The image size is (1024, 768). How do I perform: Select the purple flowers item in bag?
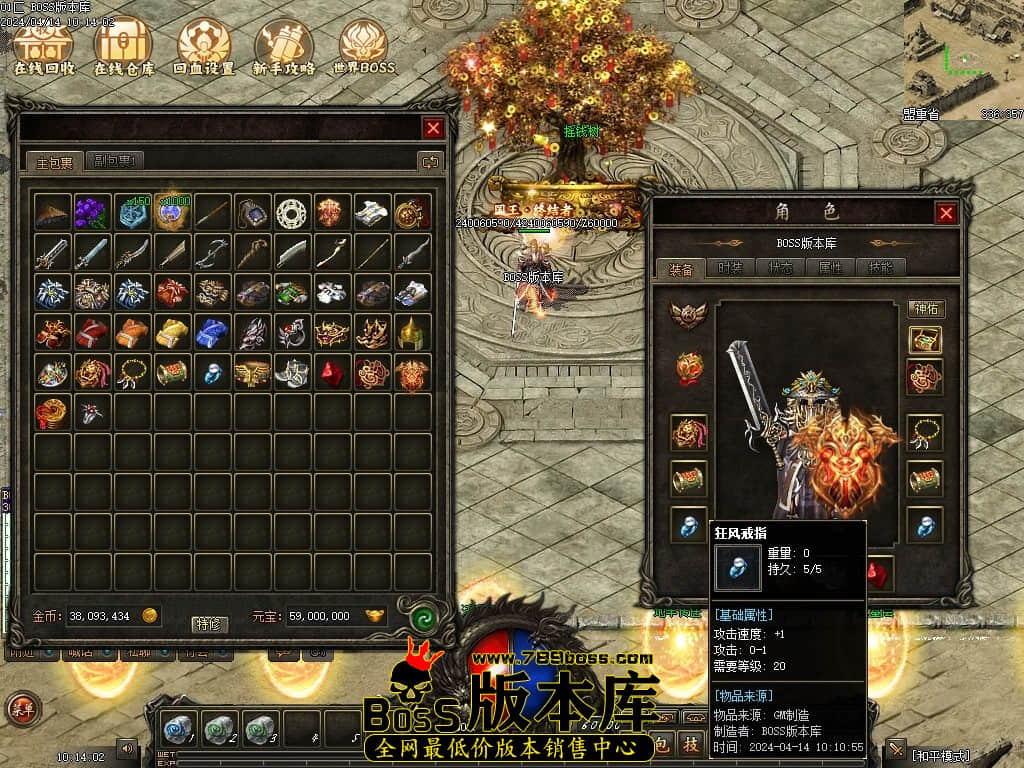92,212
